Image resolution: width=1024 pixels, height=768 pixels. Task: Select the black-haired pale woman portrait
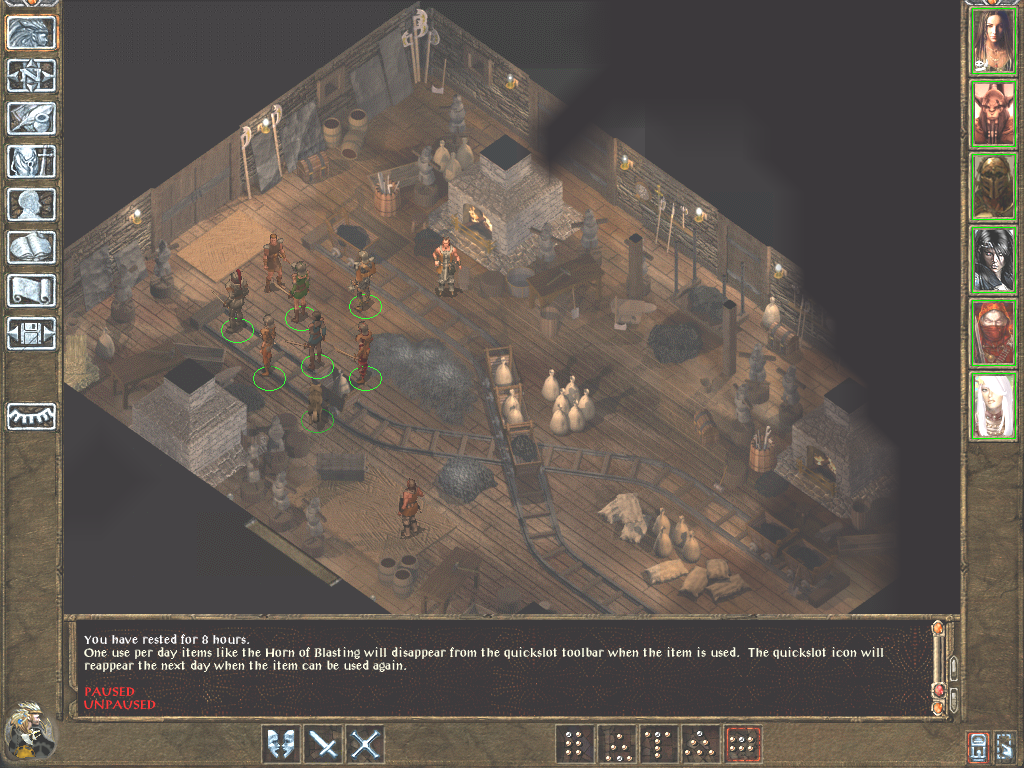(993, 260)
